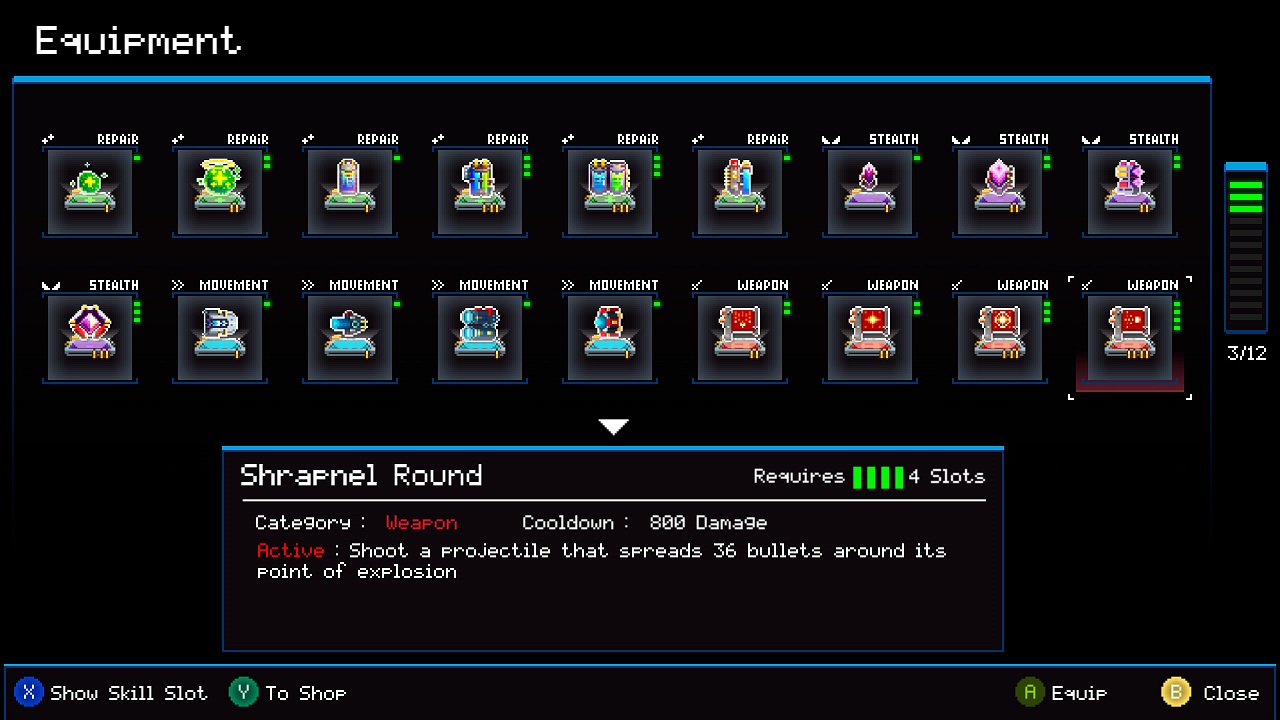Choose the purple crystal Stealth item
Image resolution: width=1280 pixels, height=720 pixels.
(870, 191)
